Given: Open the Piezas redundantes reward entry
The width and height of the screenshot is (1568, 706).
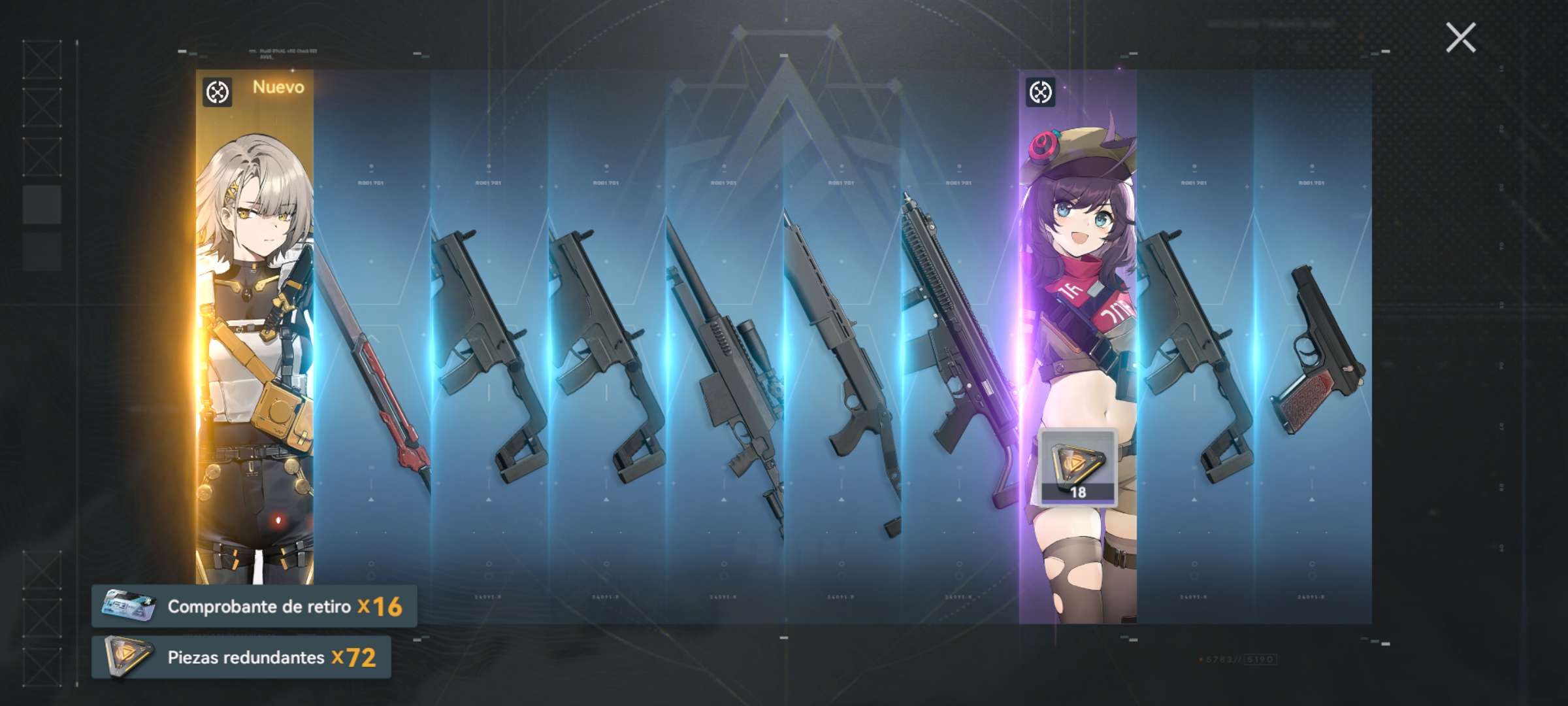Looking at the screenshot, I should click(241, 657).
